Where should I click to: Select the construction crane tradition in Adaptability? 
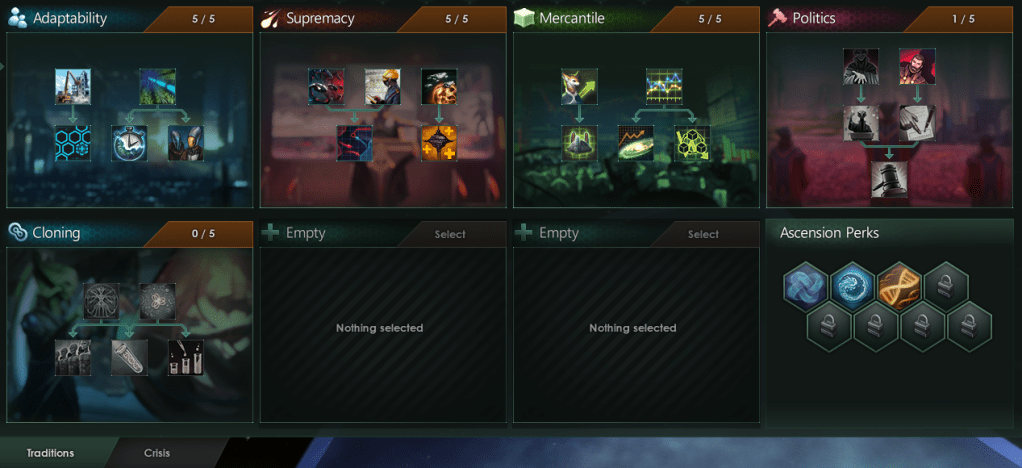[73, 87]
